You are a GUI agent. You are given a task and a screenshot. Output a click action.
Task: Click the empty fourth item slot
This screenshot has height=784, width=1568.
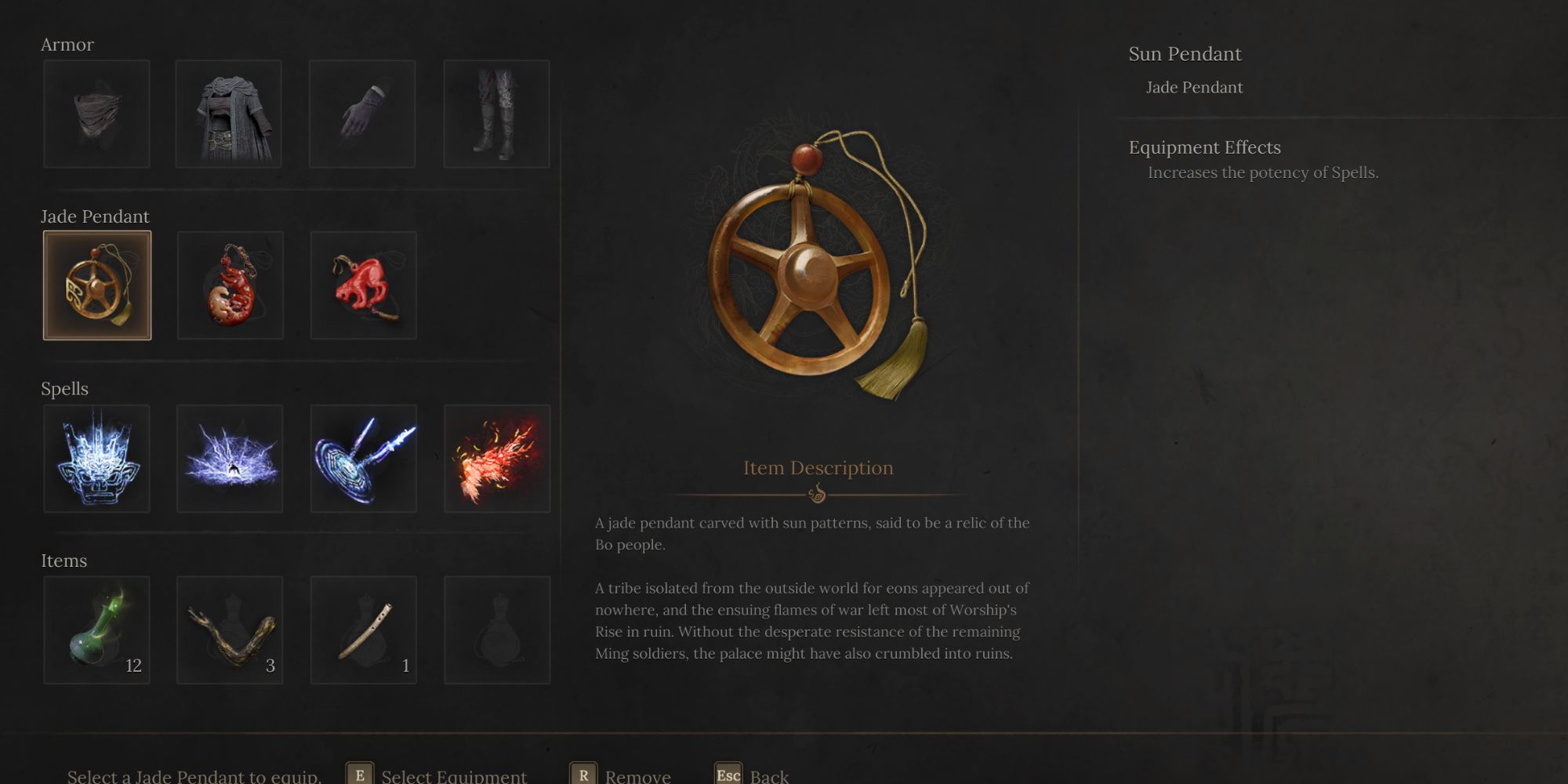(496, 630)
